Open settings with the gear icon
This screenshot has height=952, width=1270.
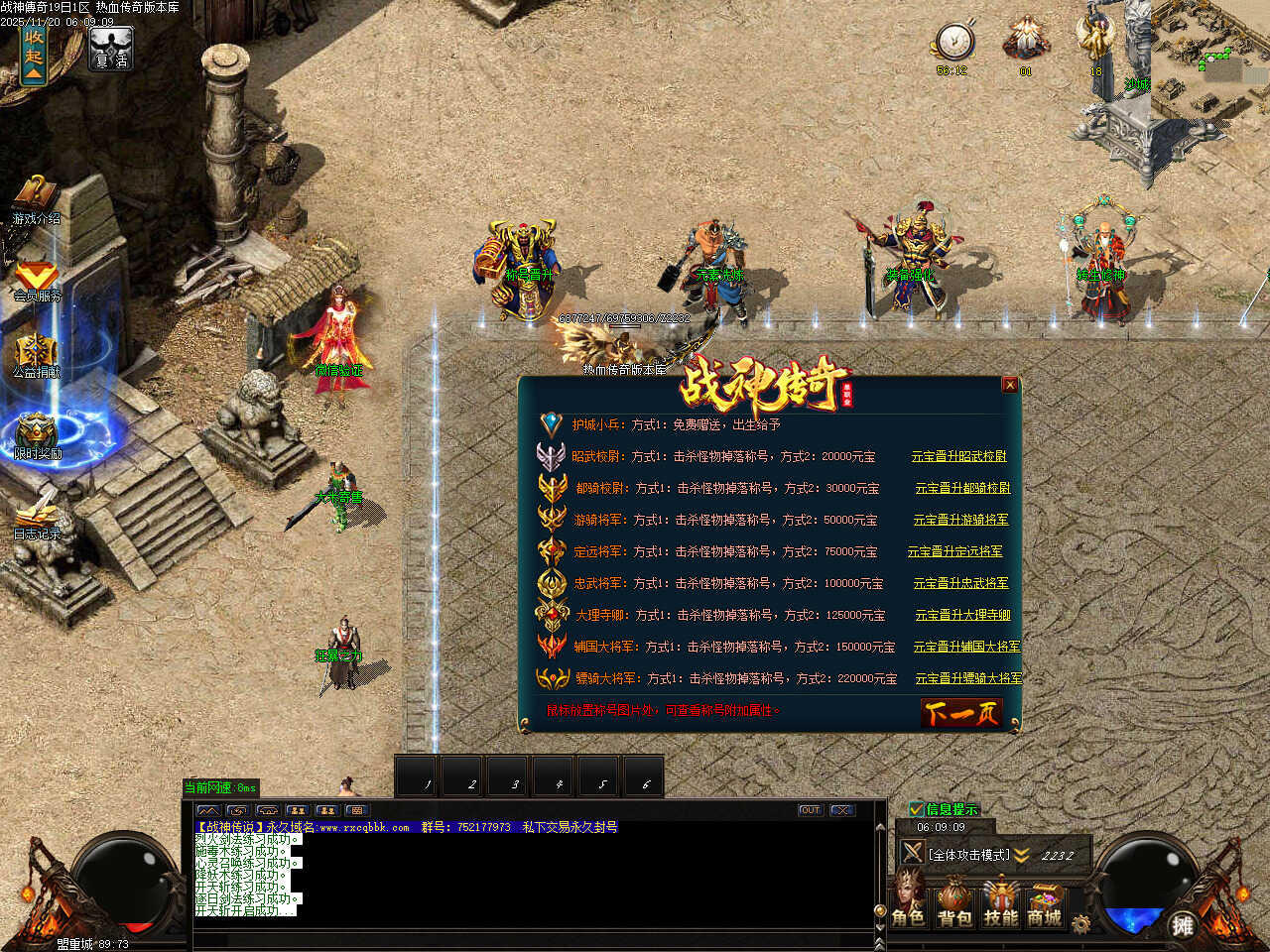1080,924
